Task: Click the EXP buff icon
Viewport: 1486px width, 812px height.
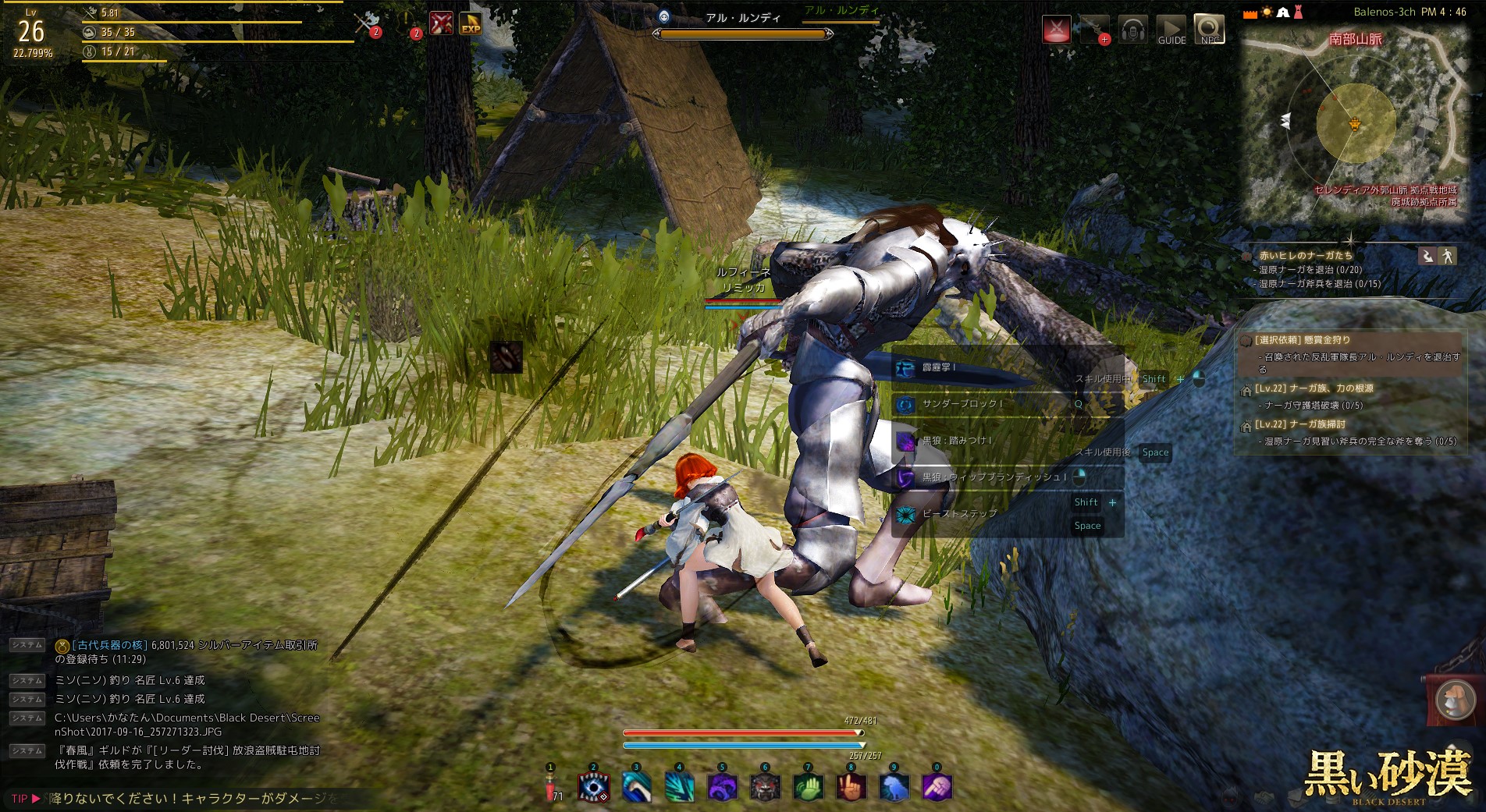Action: click(x=471, y=23)
